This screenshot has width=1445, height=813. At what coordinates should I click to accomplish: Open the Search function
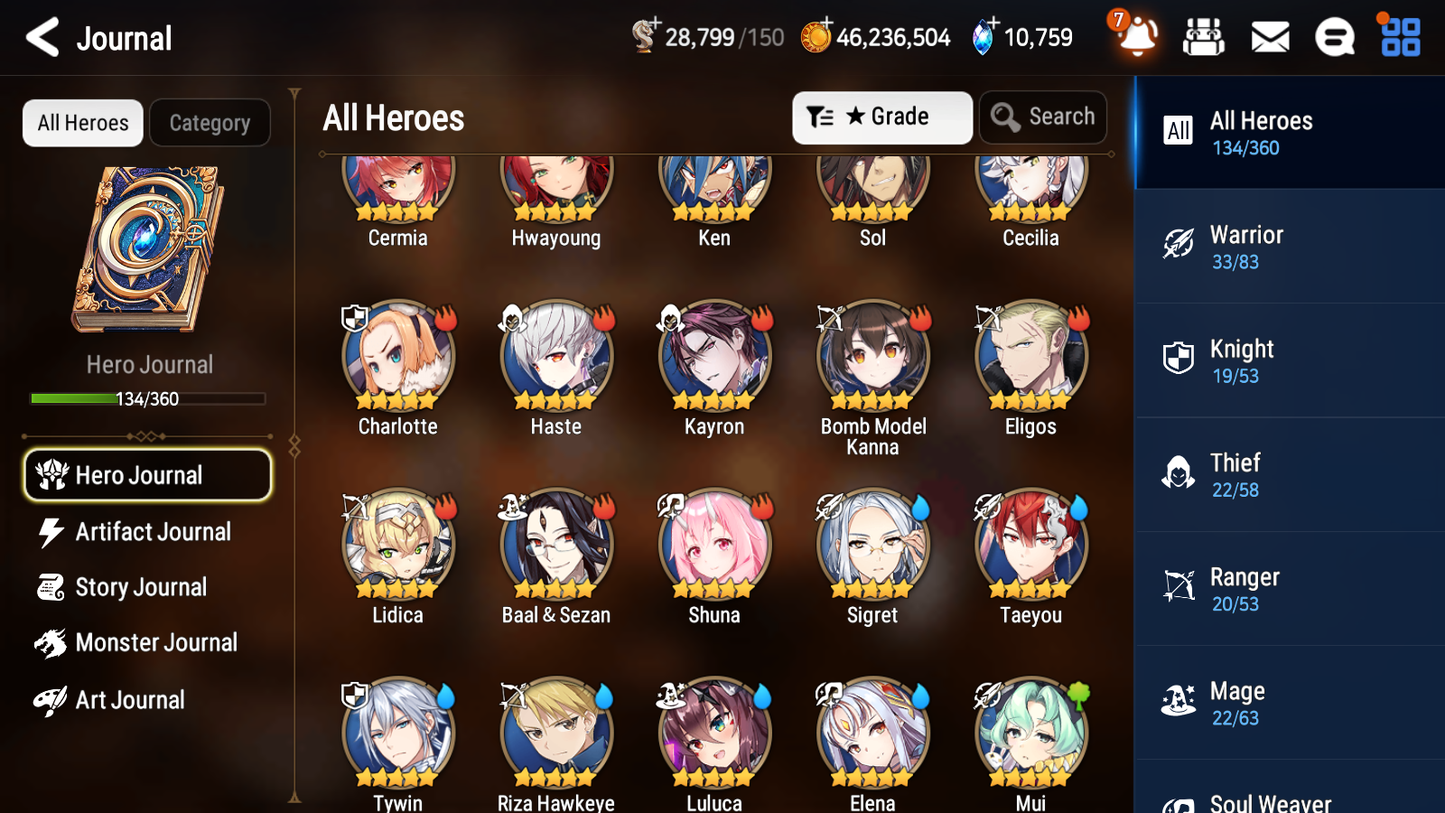tap(1043, 117)
